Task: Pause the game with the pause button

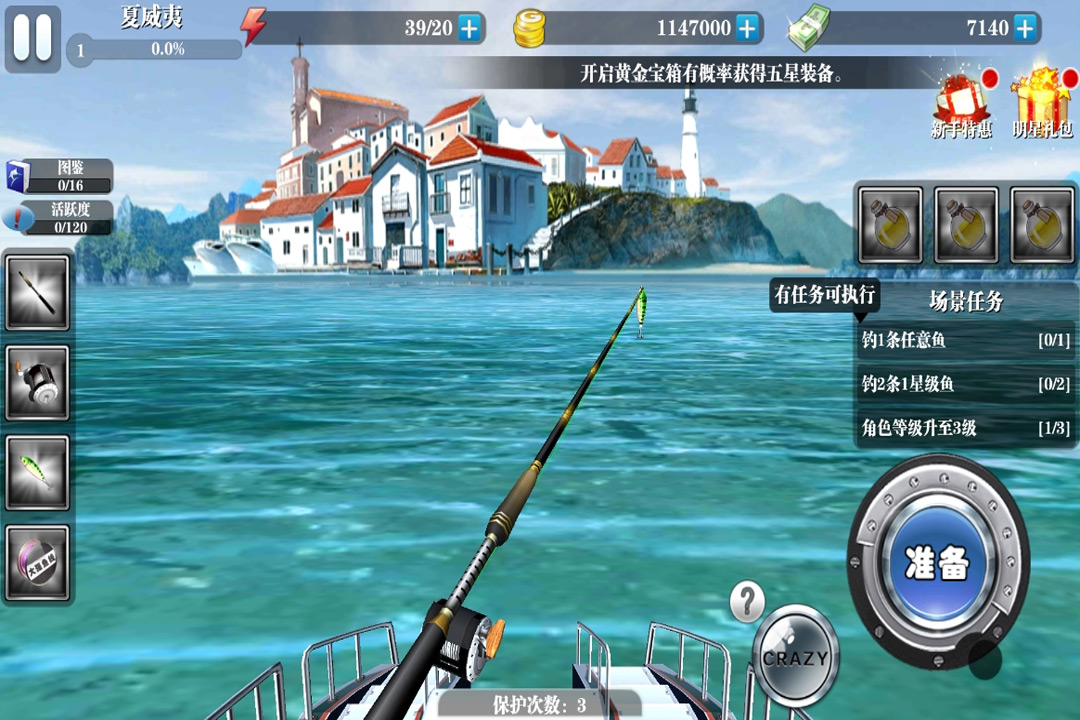Action: 32,38
